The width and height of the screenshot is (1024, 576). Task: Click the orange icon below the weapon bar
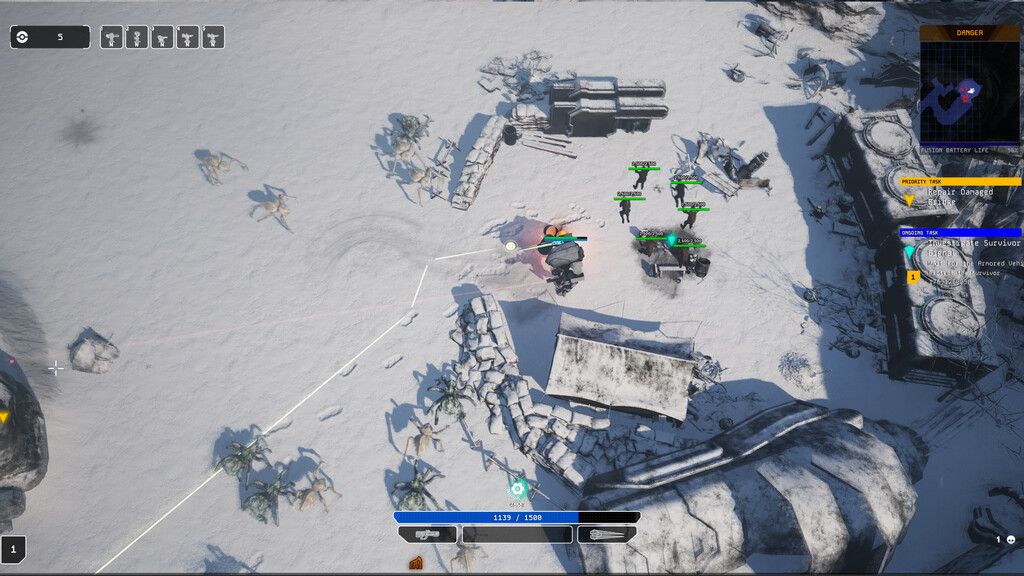[416, 563]
